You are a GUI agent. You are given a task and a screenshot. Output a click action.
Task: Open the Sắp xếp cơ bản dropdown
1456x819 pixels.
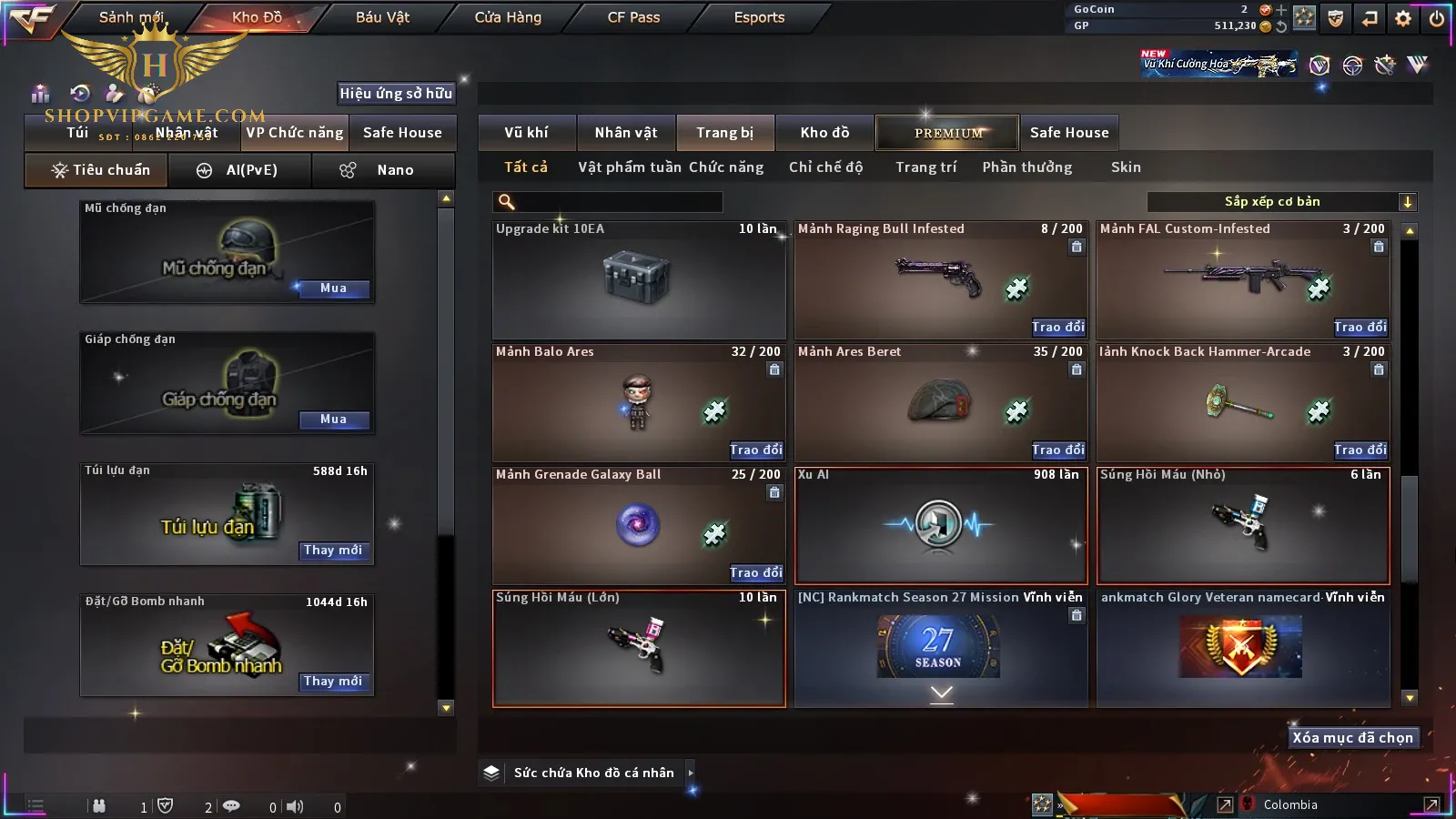(1281, 202)
